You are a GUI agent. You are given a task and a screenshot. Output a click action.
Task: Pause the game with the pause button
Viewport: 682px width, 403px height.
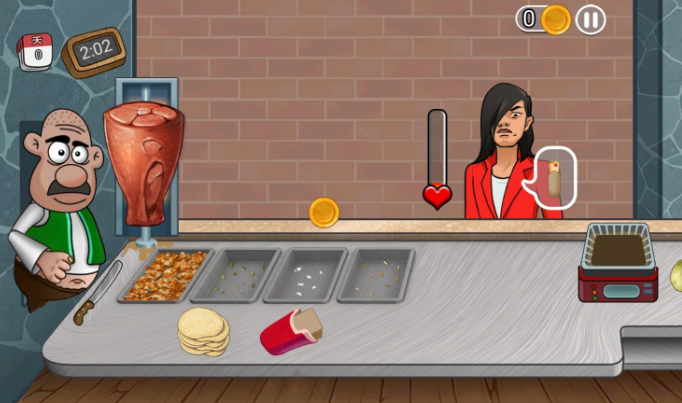click(x=591, y=19)
